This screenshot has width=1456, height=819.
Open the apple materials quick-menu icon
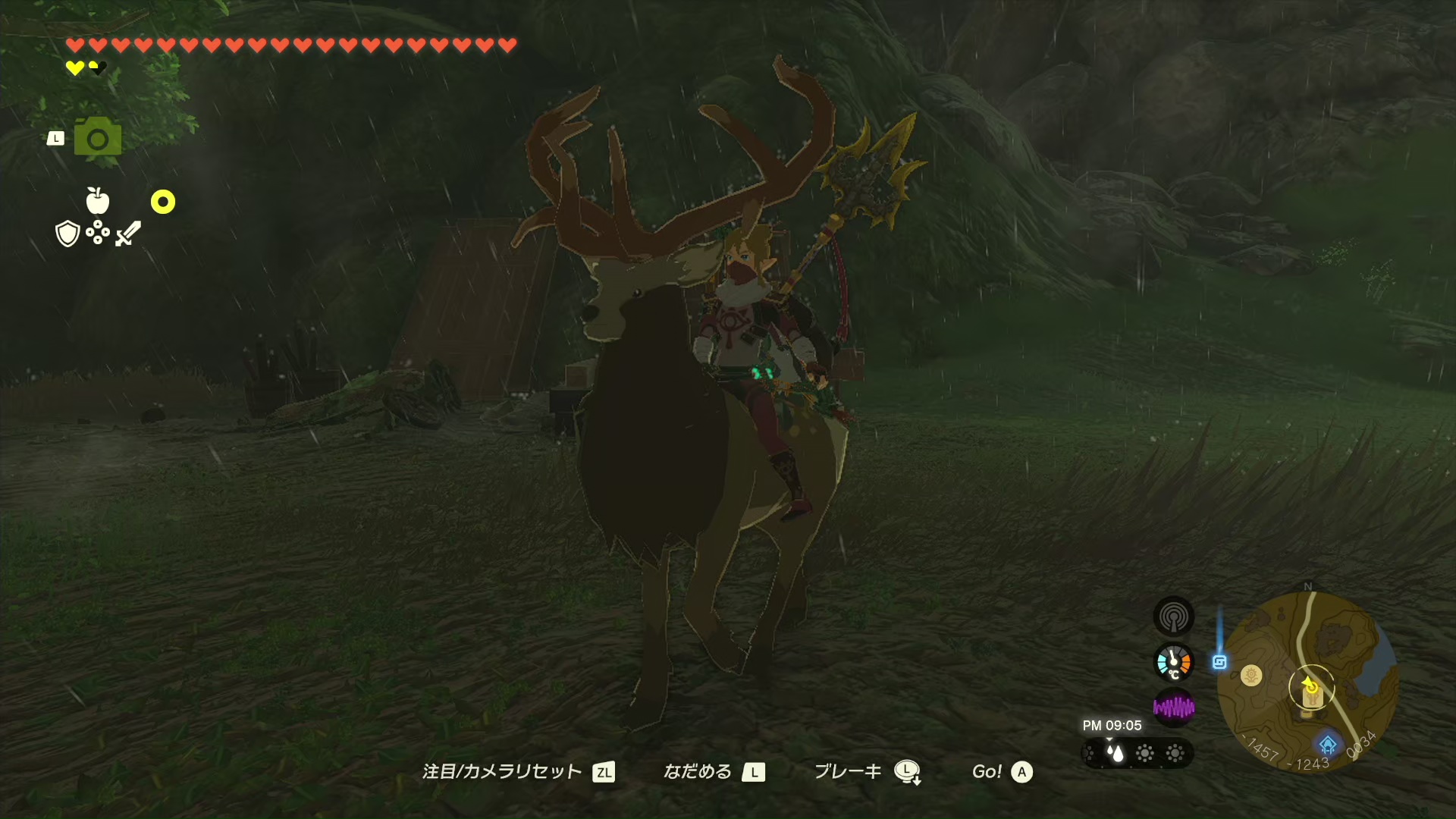pos(98,201)
